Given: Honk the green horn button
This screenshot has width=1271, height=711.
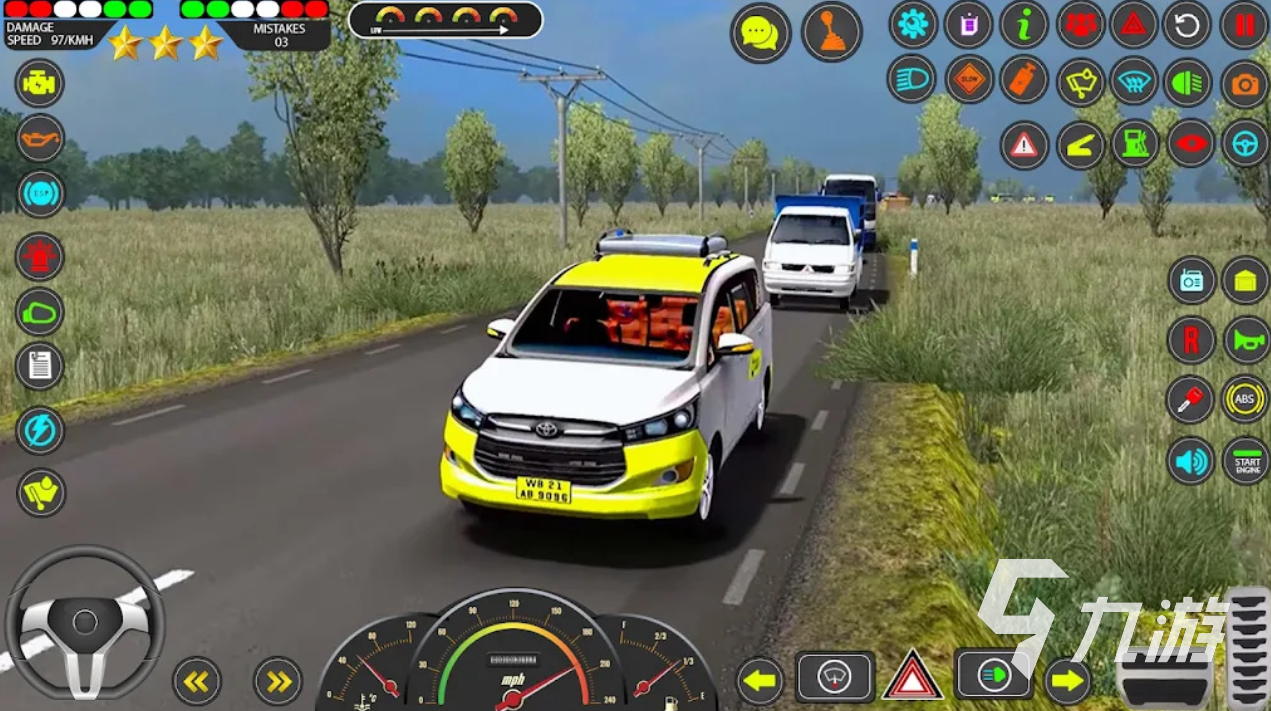Looking at the screenshot, I should [1245, 340].
